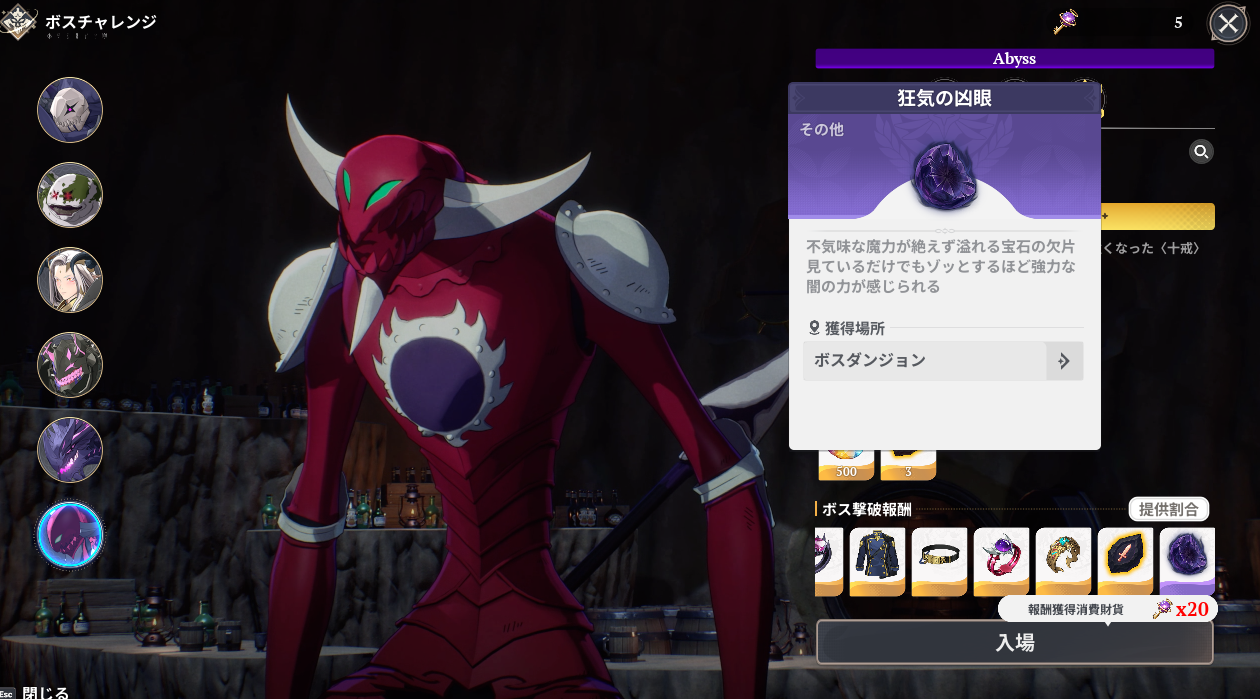Select the white skull-masked boss portrait
Screen dimensions: 1260x699
[x=70, y=110]
